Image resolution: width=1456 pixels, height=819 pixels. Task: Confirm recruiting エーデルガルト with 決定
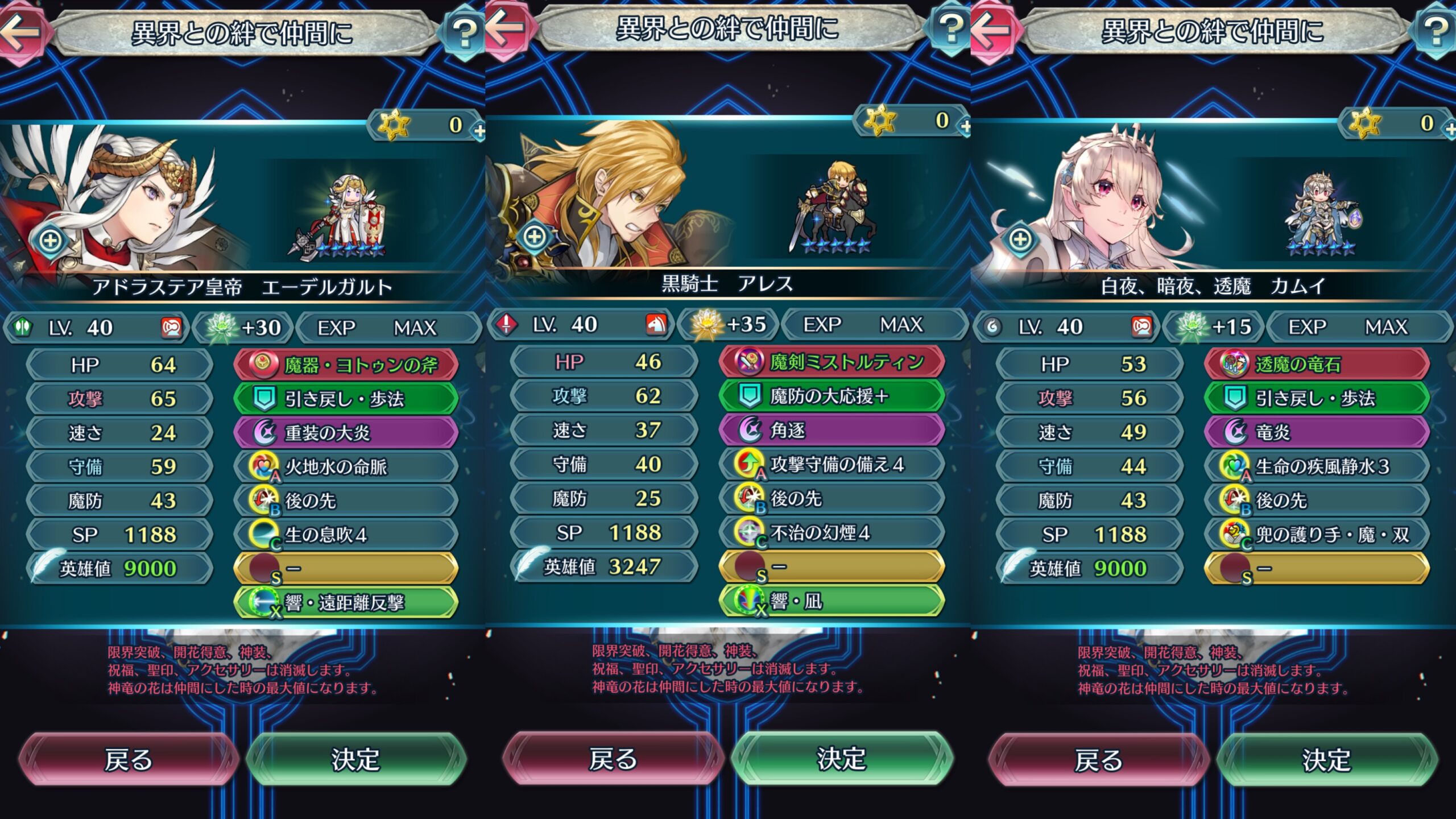[355, 759]
